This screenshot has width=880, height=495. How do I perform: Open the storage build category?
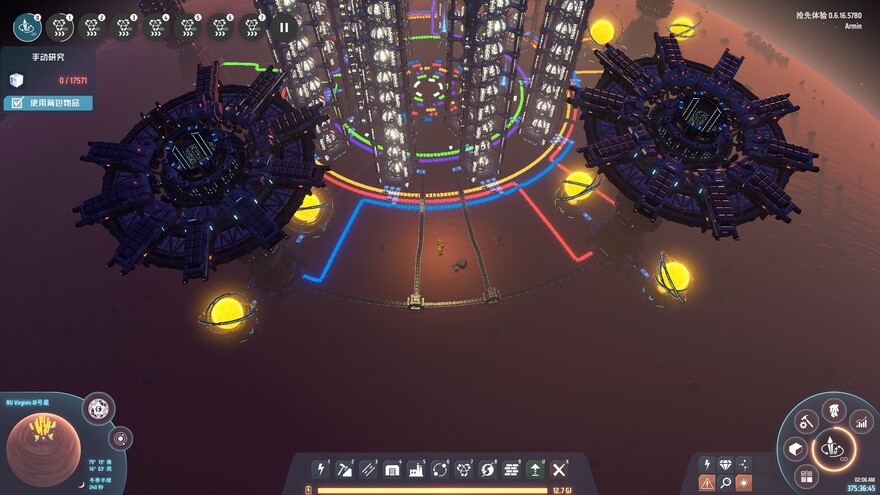pos(392,469)
